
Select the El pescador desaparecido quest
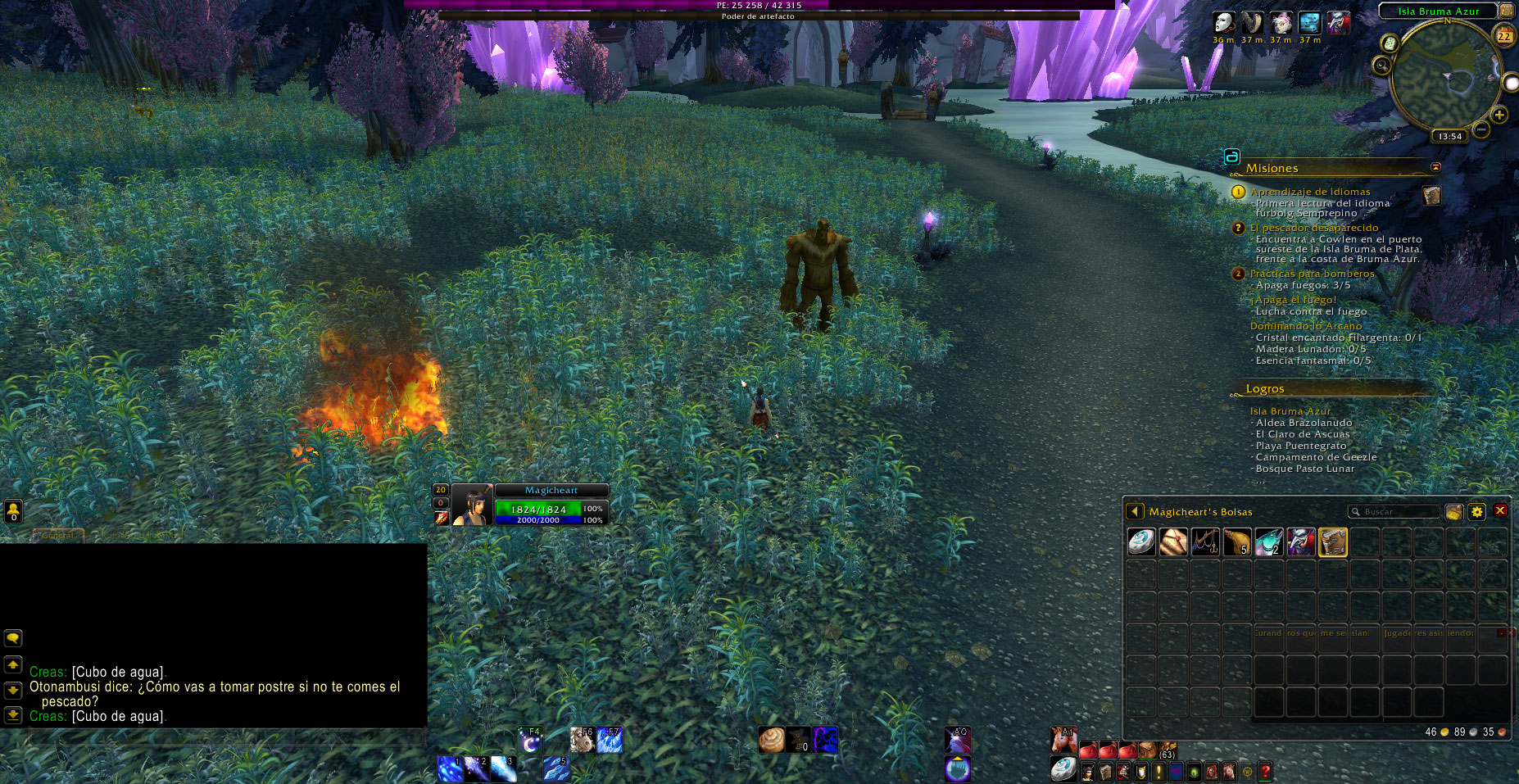click(1313, 228)
